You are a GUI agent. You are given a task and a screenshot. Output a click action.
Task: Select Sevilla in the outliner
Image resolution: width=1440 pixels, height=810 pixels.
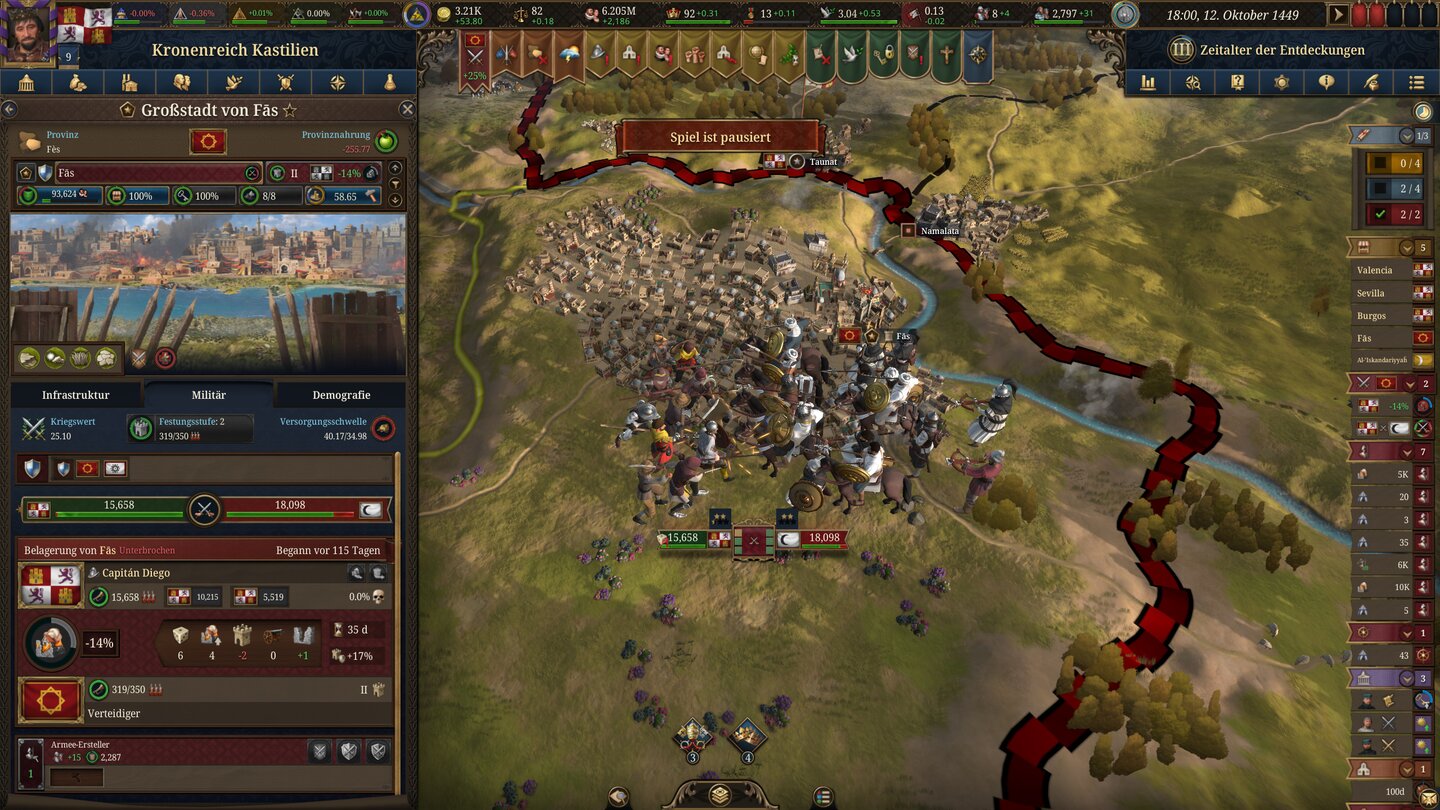click(1388, 292)
